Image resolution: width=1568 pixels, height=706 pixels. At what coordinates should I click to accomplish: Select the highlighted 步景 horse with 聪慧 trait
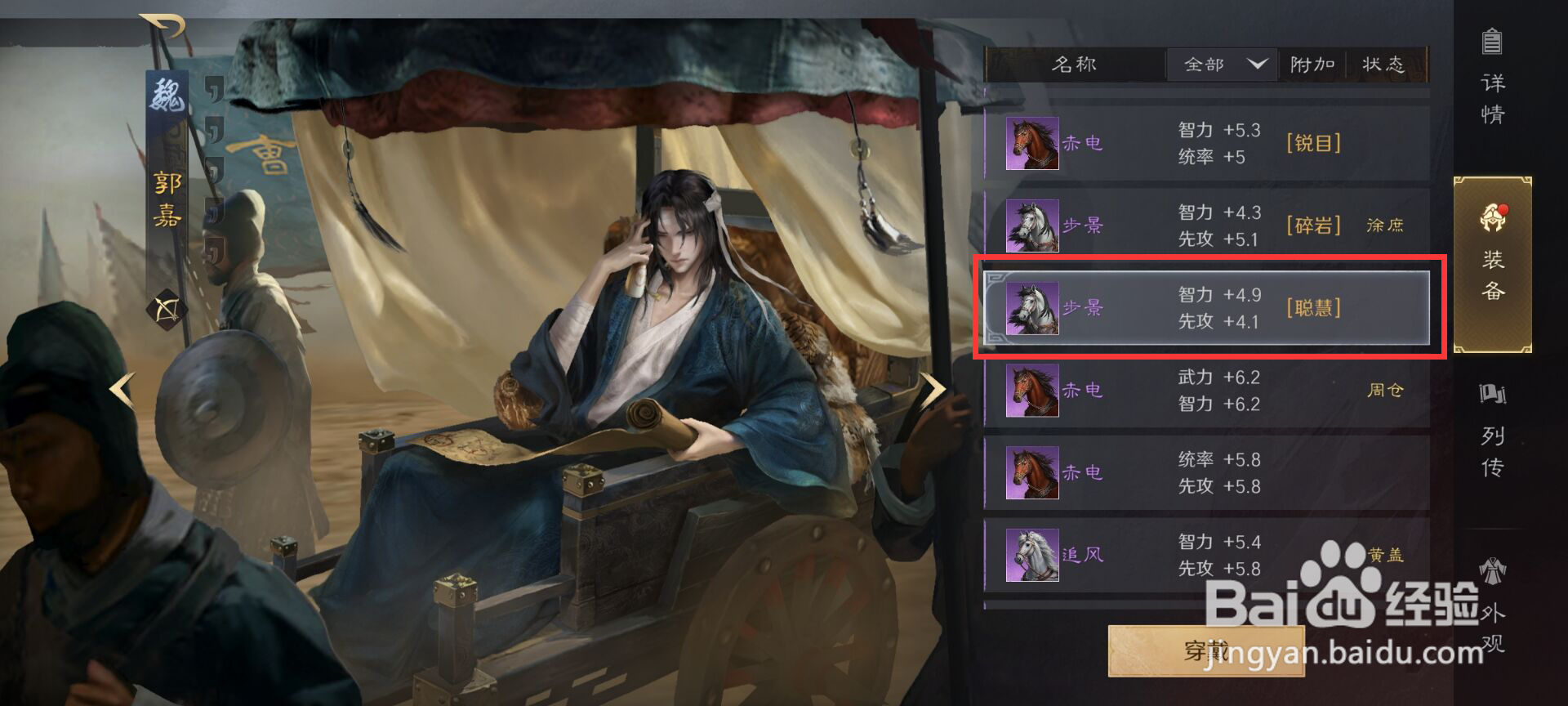[x=1031, y=308]
